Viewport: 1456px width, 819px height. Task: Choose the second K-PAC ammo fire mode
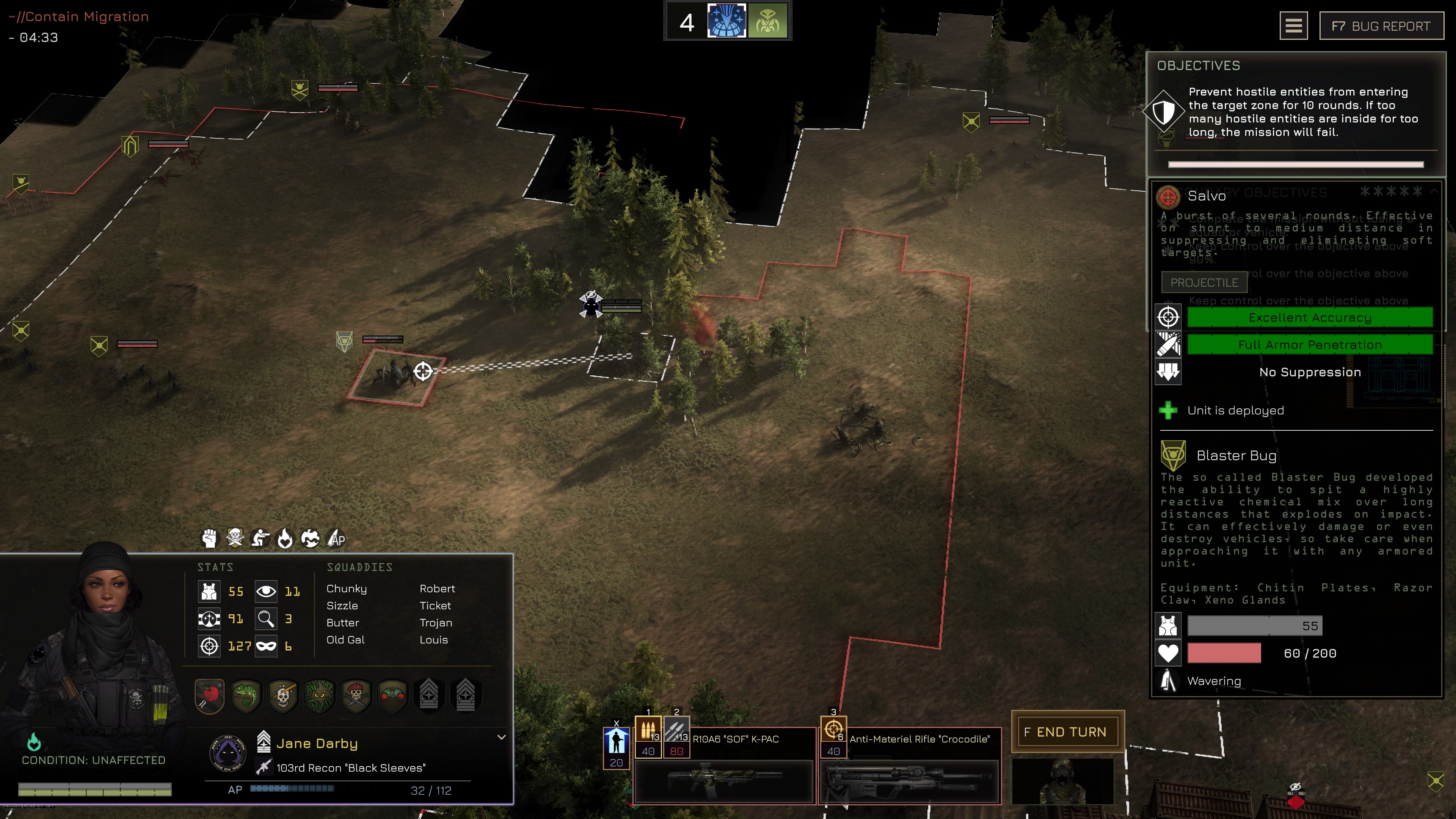click(x=676, y=730)
